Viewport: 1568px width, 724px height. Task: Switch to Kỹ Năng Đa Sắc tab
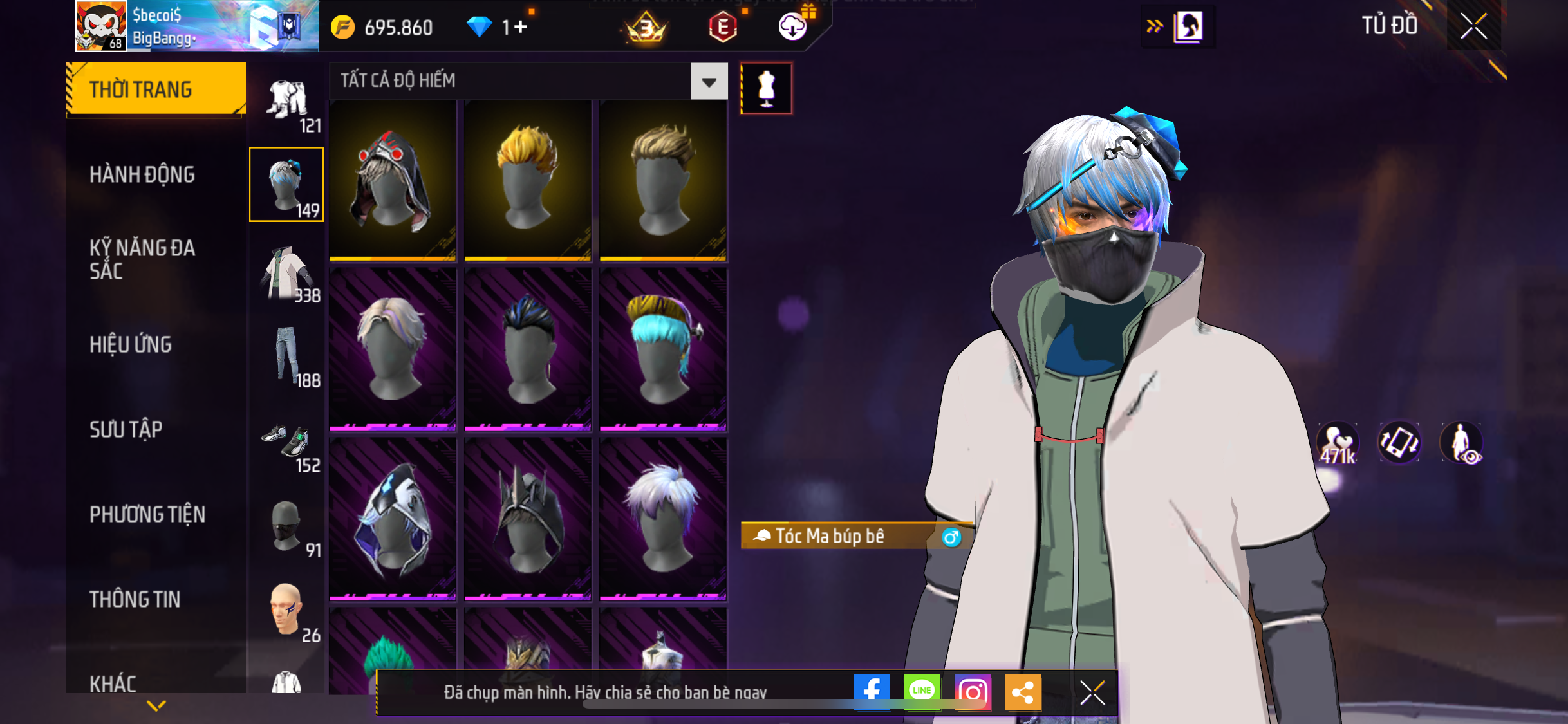coord(142,259)
